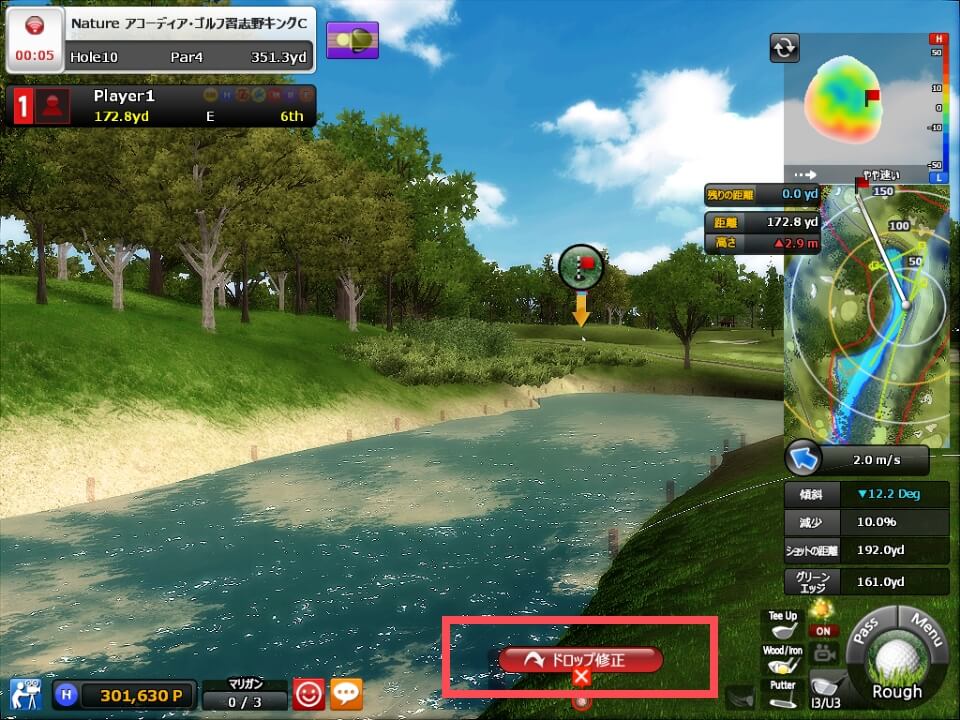Close the drop correction prompt with the X
Image resolution: width=960 pixels, height=720 pixels.
coord(581,678)
